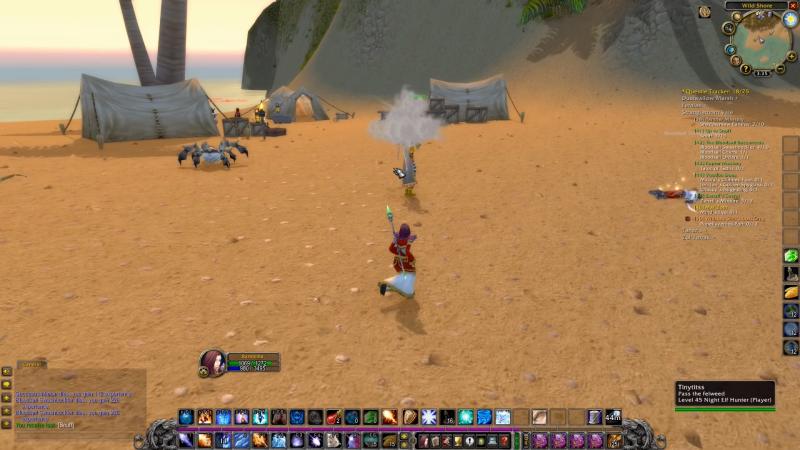Click the player character portrait
The height and width of the screenshot is (450, 800).
(212, 362)
